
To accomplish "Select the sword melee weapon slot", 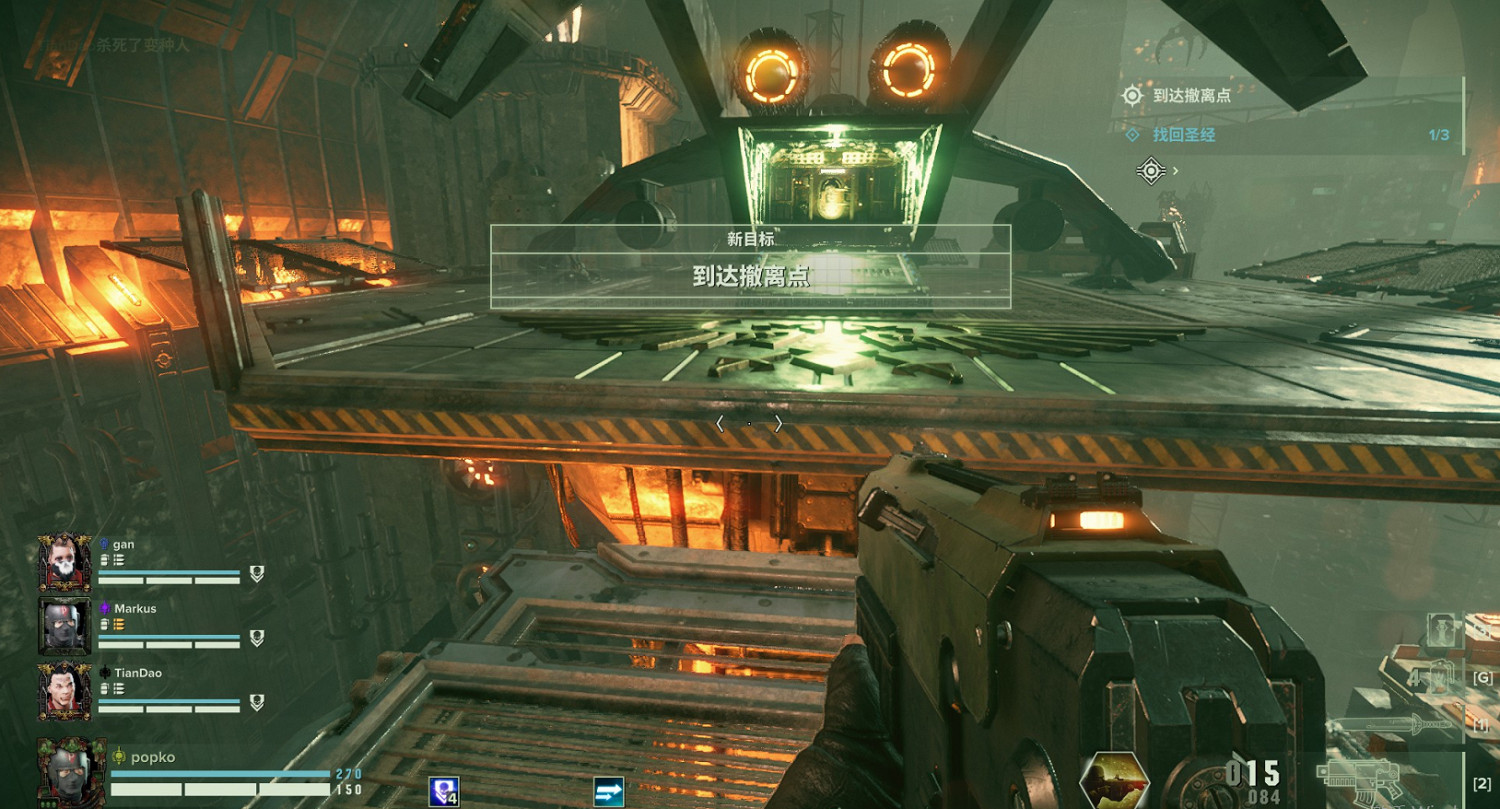I will [x=1400, y=724].
